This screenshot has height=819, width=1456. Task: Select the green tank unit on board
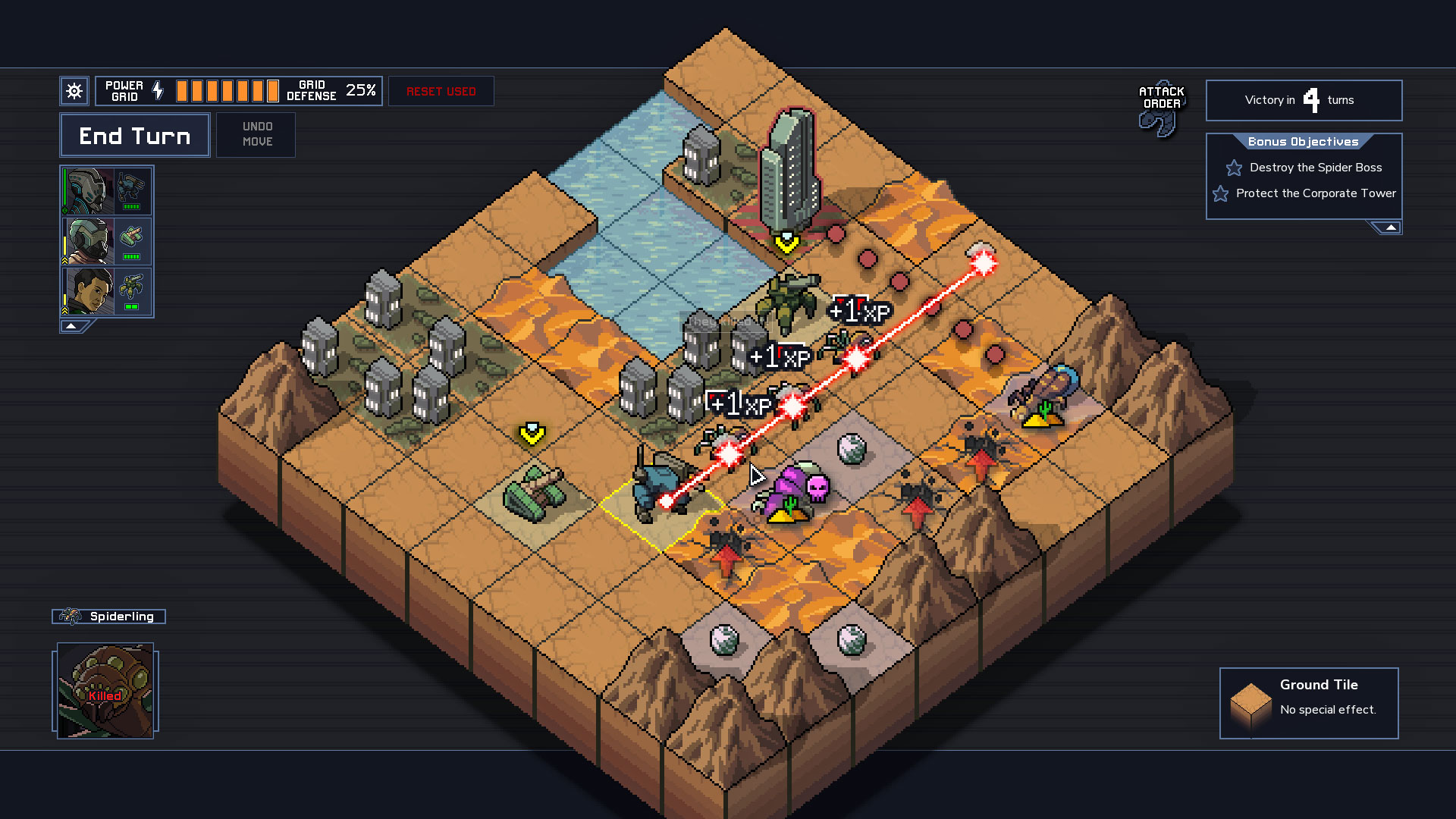[534, 493]
